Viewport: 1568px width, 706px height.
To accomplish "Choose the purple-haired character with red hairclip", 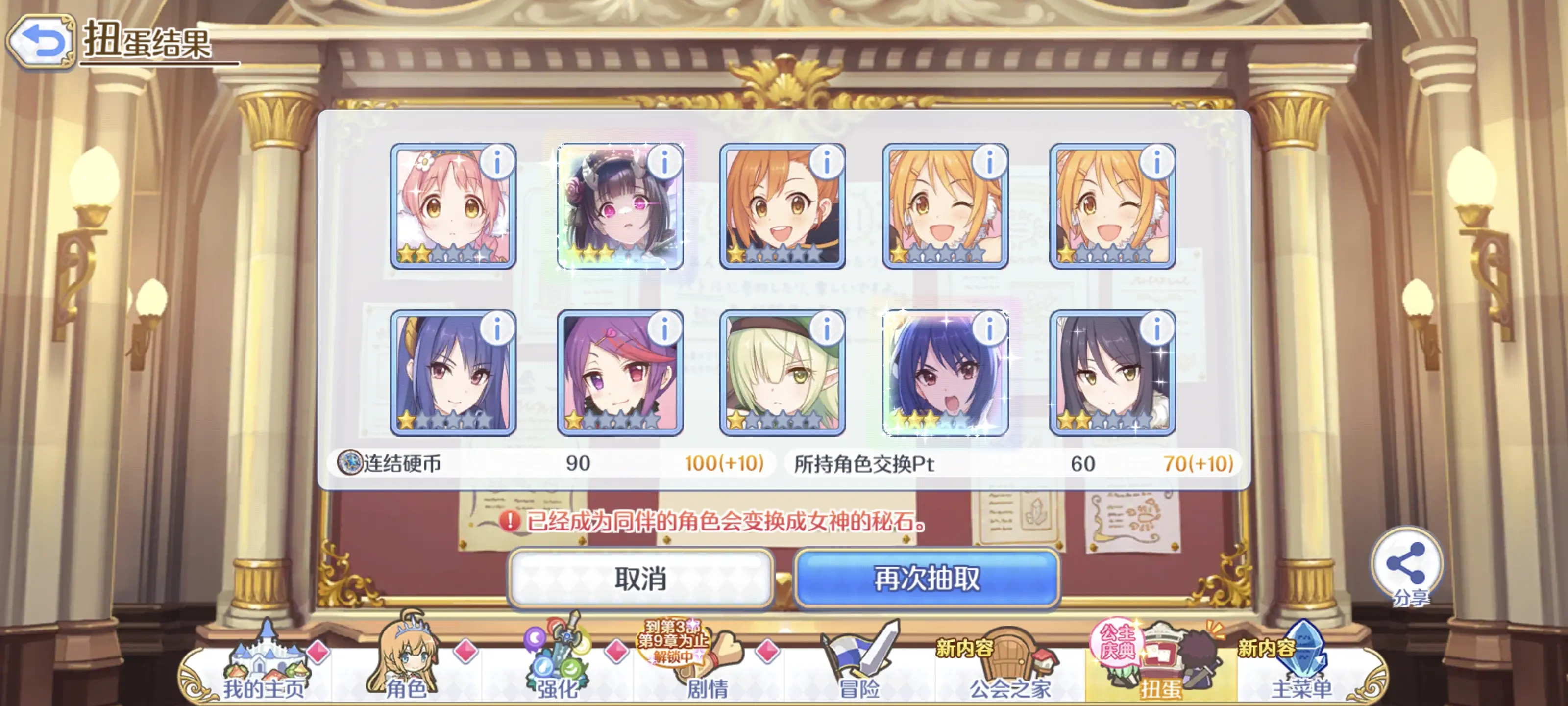I will [x=620, y=373].
